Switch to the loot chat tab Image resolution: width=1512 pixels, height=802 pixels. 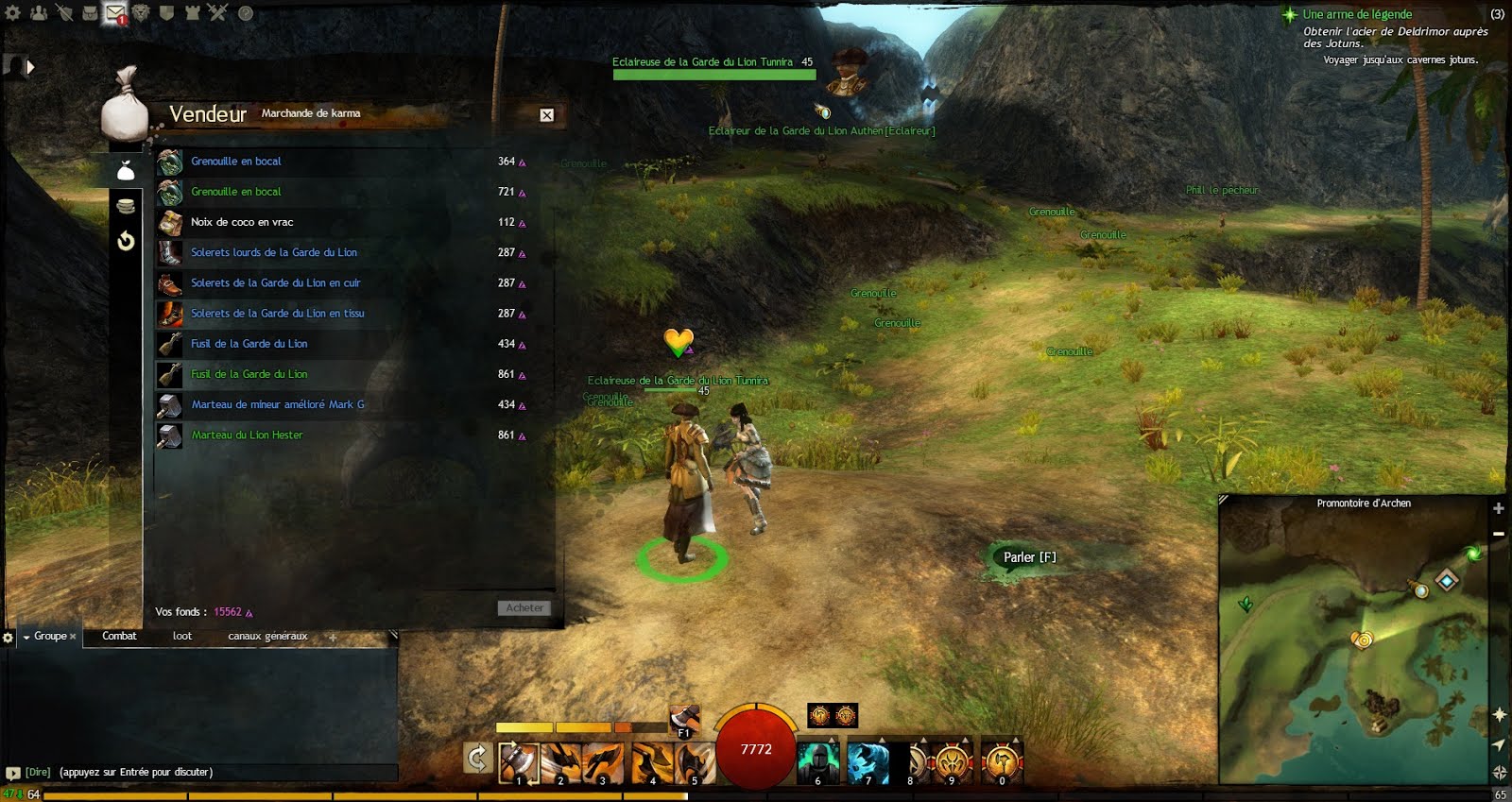click(x=182, y=636)
